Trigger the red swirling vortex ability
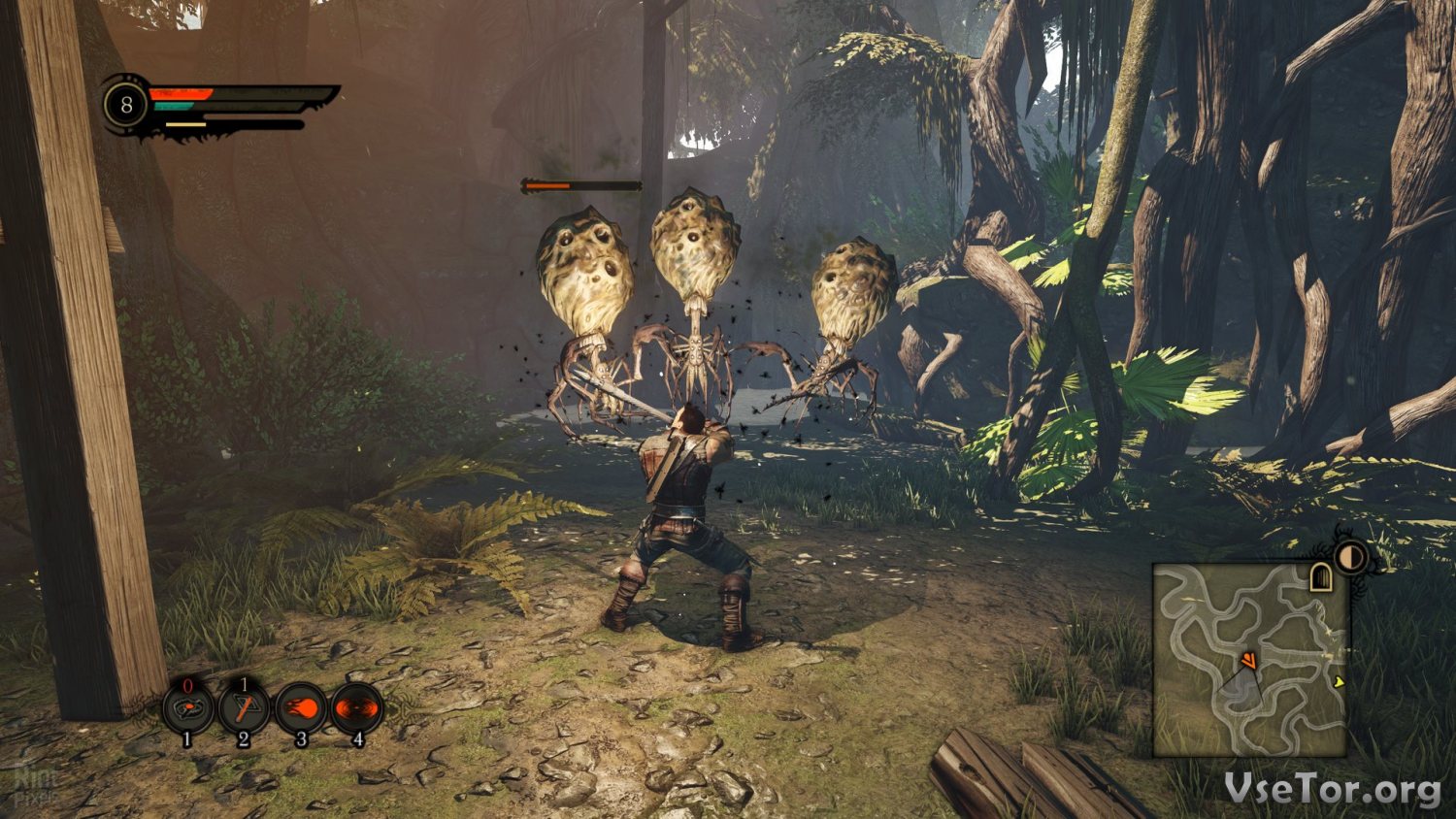The image size is (1456, 819). (x=357, y=708)
